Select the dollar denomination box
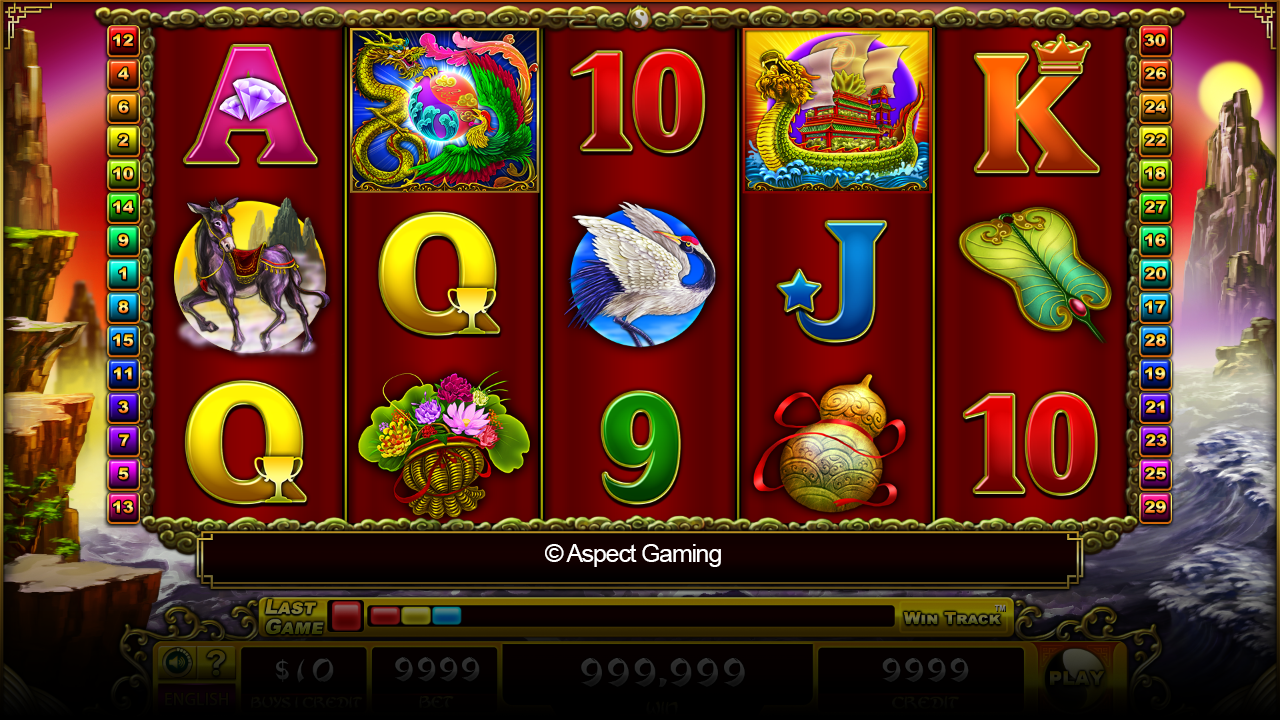 [304, 678]
